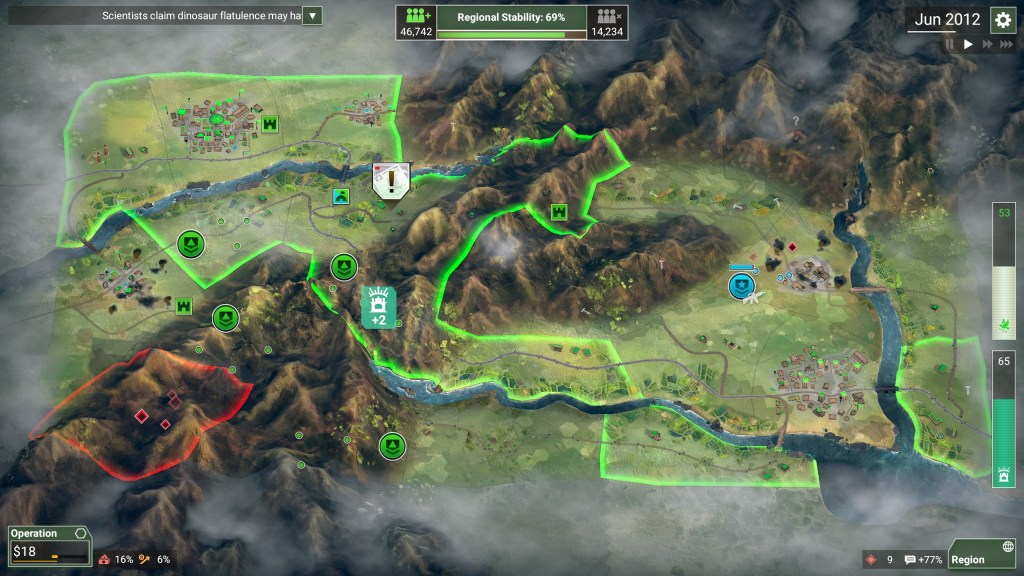
Task: Select the blue coalition soldier unit marker
Action: click(740, 287)
